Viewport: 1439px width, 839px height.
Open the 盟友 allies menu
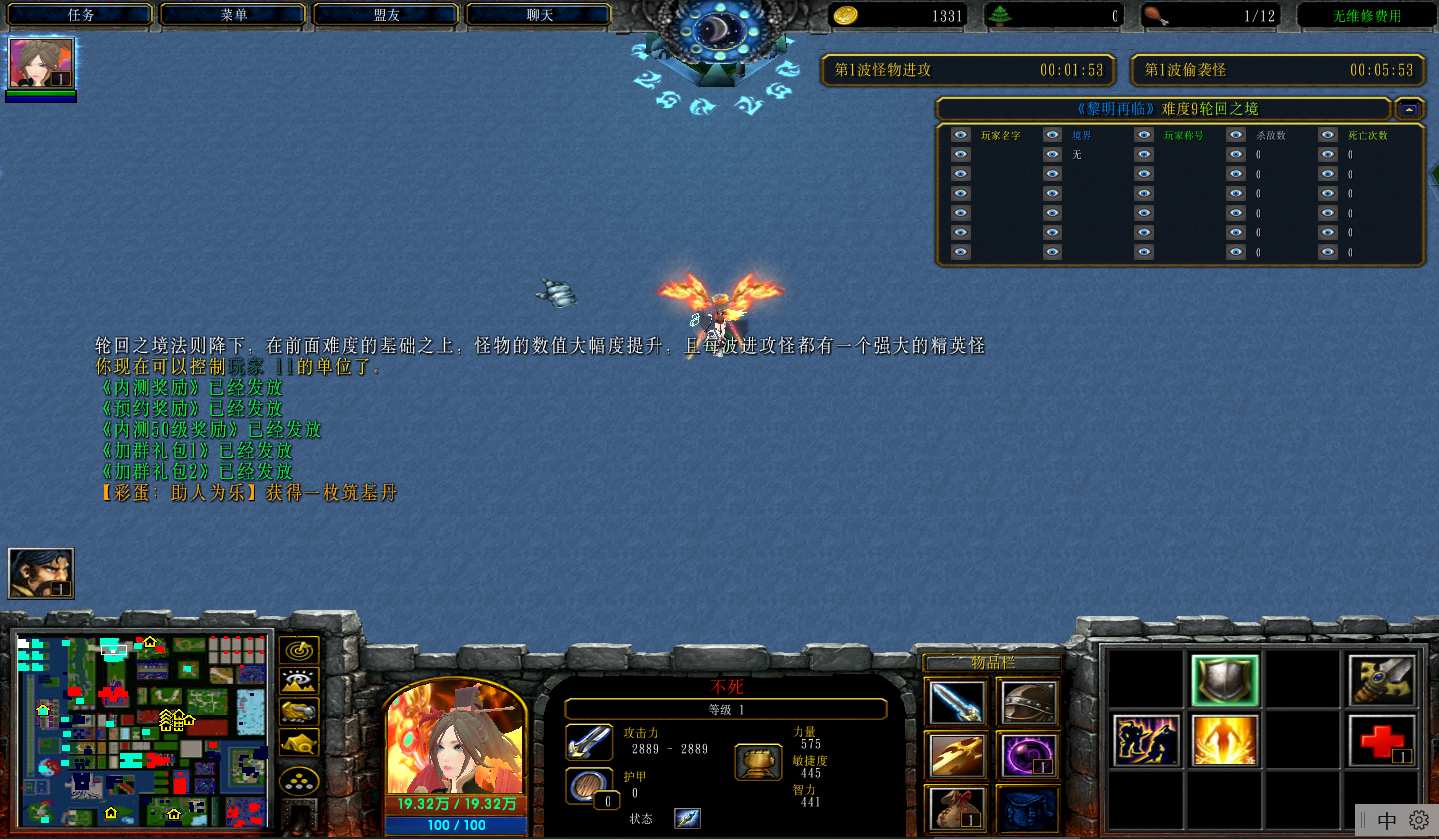click(x=387, y=15)
